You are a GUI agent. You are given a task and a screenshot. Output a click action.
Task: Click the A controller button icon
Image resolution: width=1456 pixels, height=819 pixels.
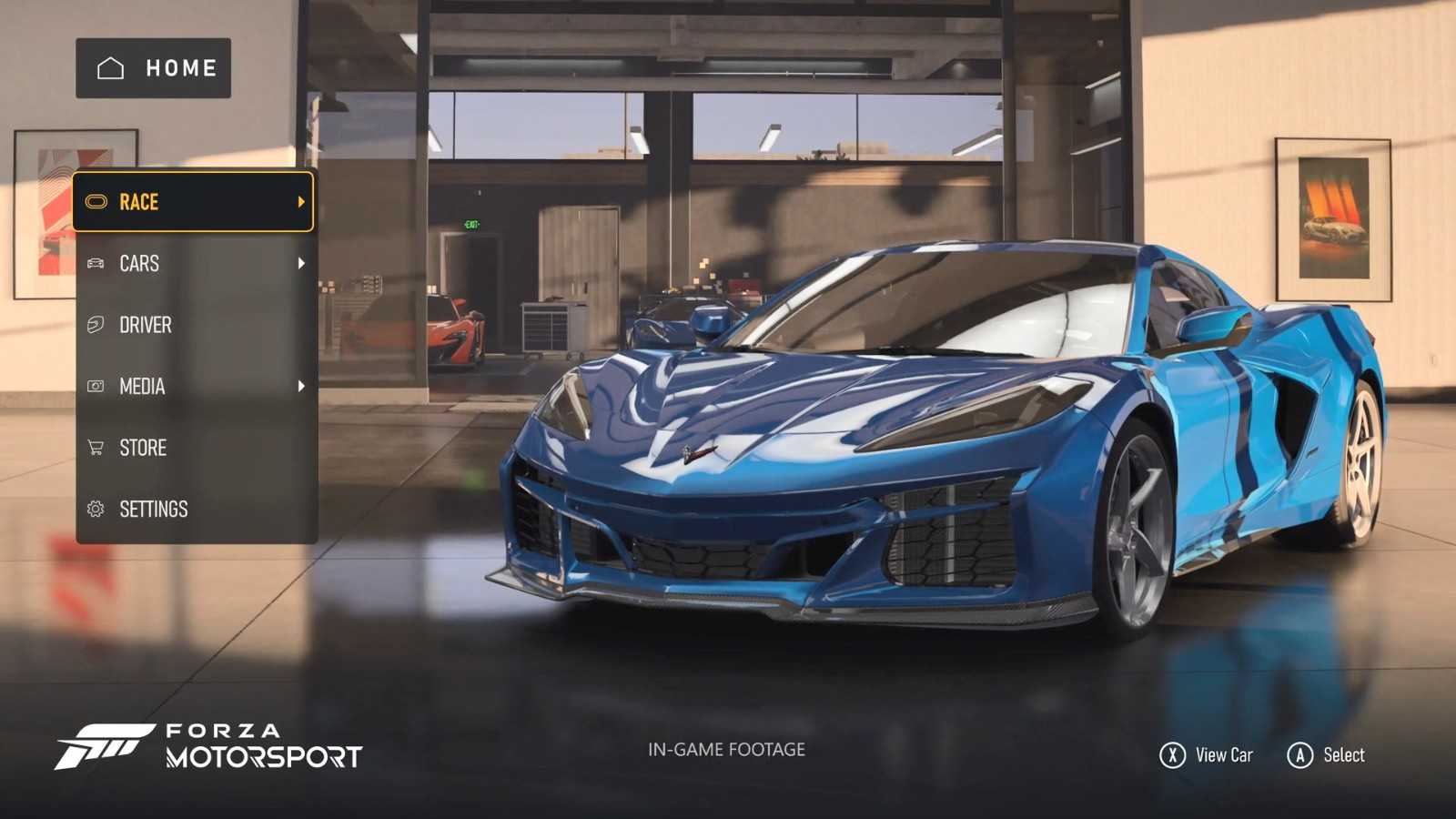click(1299, 754)
